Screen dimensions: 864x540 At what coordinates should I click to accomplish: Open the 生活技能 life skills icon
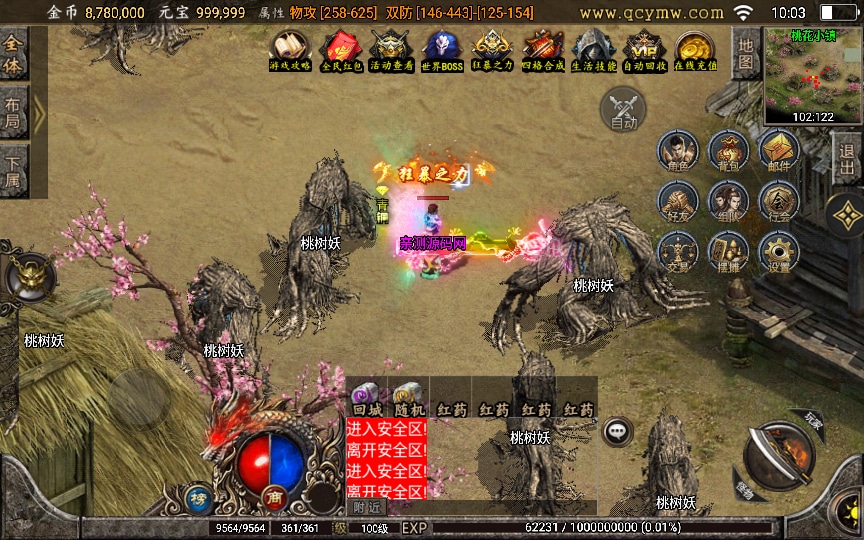[594, 50]
